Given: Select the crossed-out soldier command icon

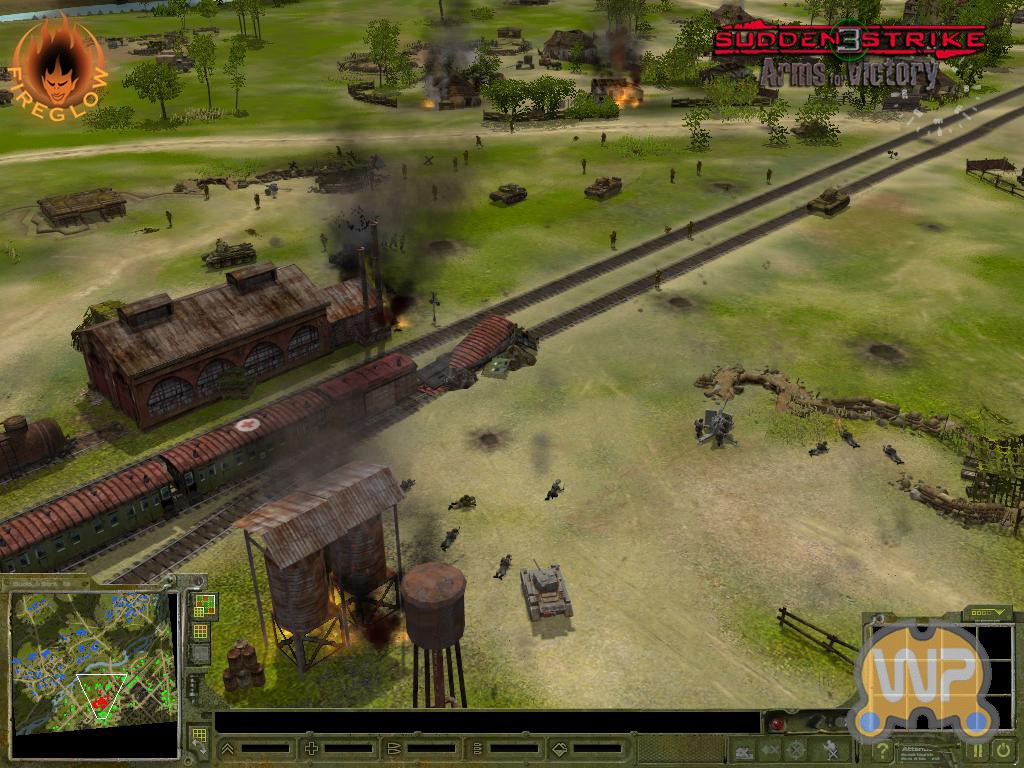Looking at the screenshot, I should (x=829, y=750).
